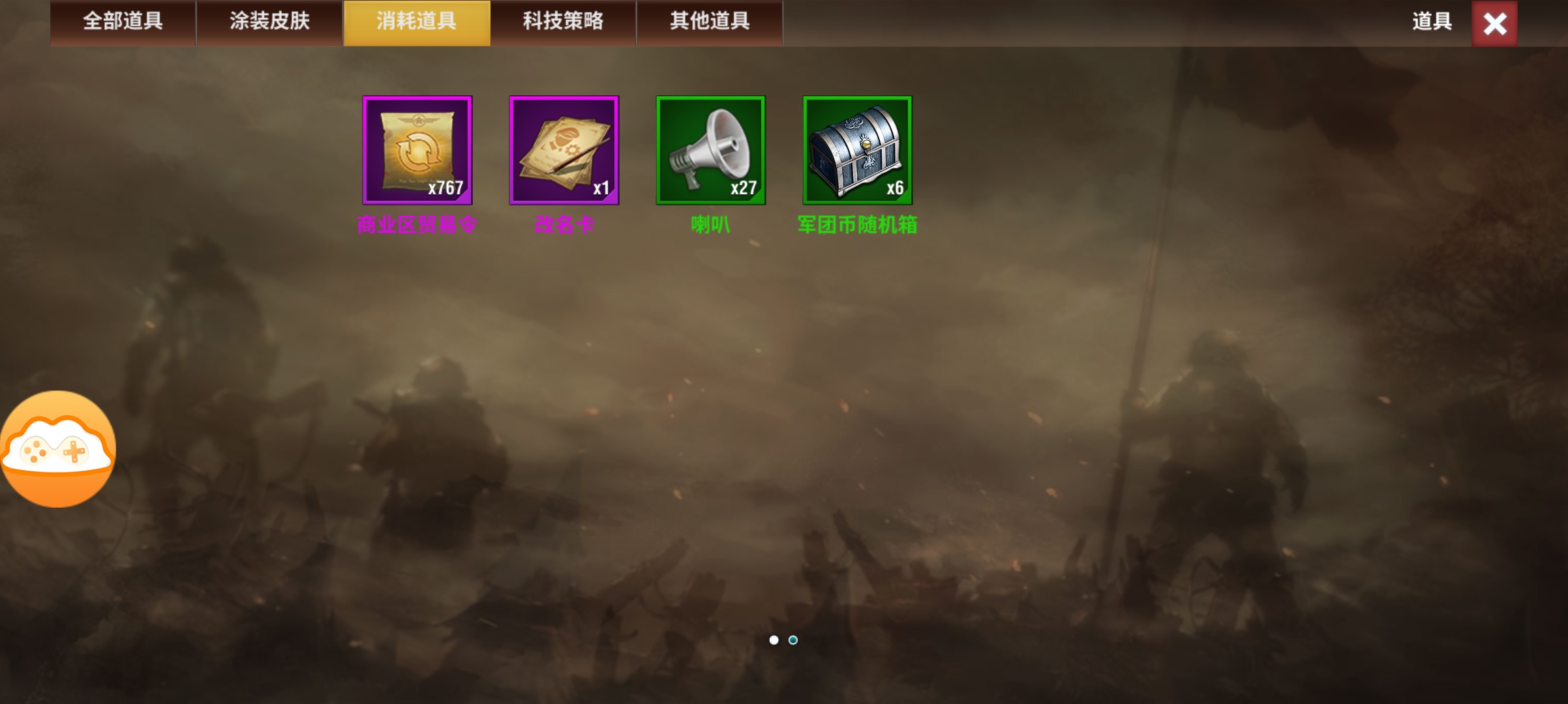Select the first page indicator dot
This screenshot has width=1568, height=704.
point(775,641)
